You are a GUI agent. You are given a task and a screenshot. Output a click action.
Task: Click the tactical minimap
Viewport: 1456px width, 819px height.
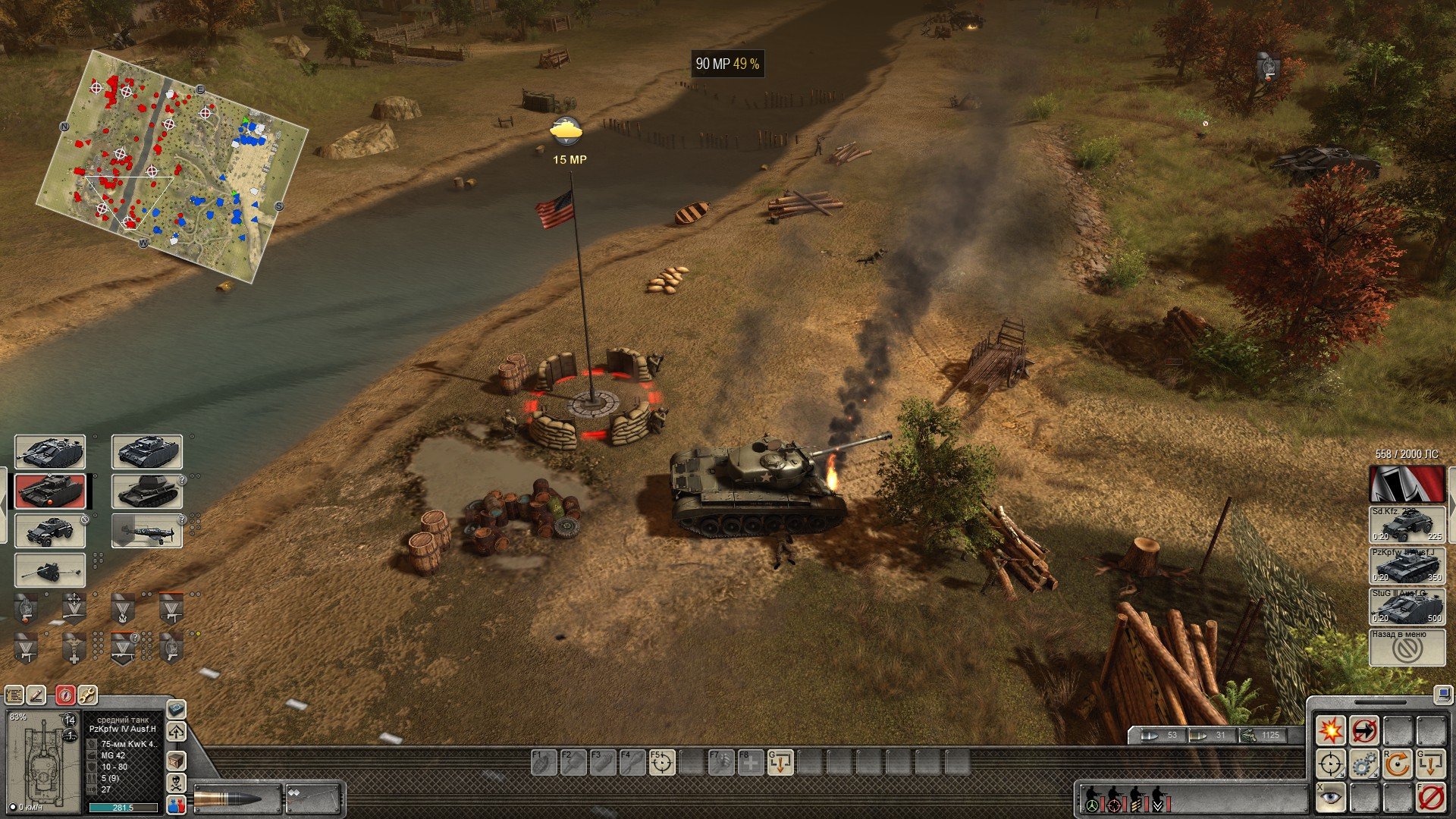(x=172, y=165)
